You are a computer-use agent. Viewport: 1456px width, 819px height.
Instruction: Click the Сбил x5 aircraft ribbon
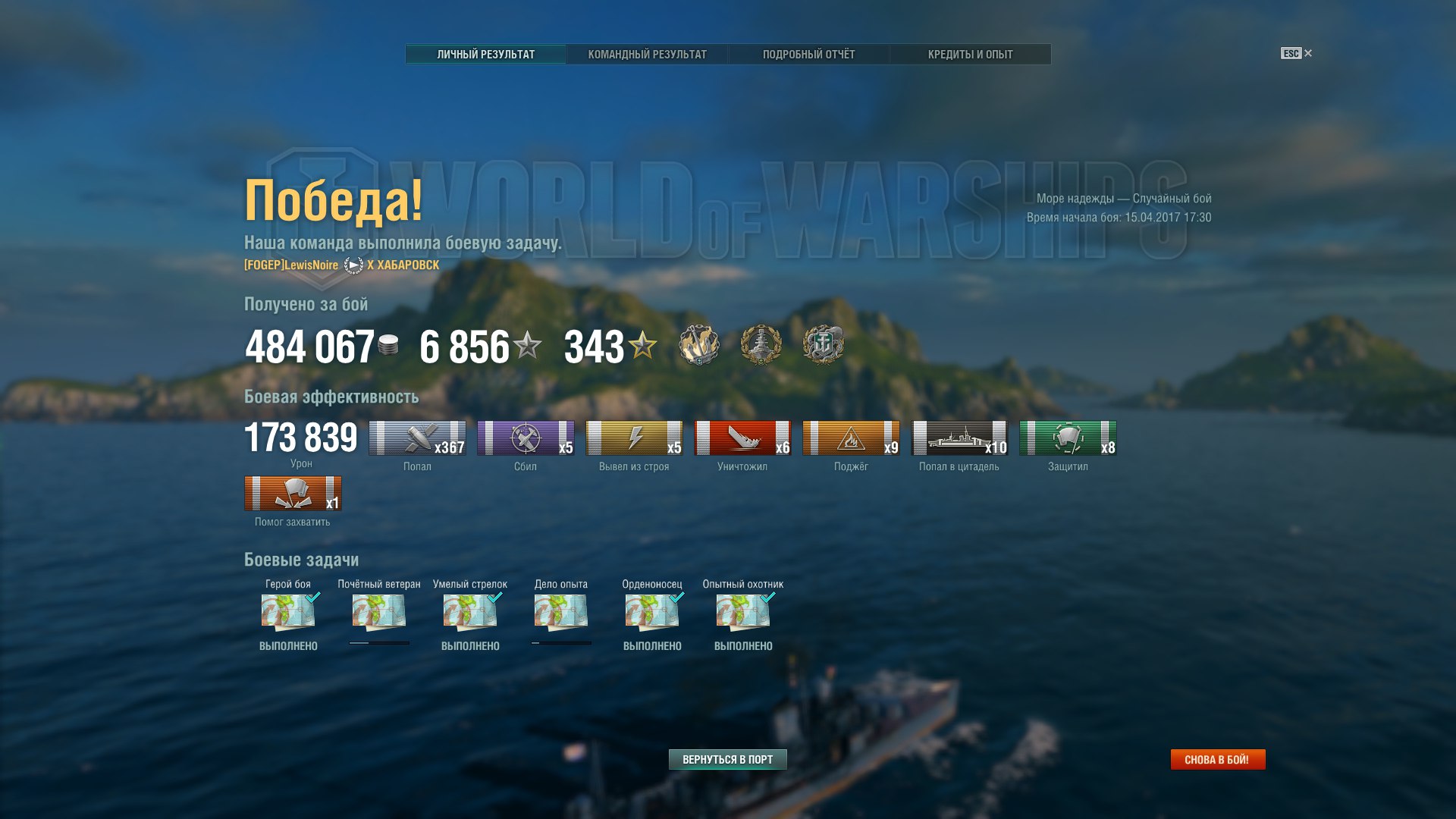tap(526, 438)
